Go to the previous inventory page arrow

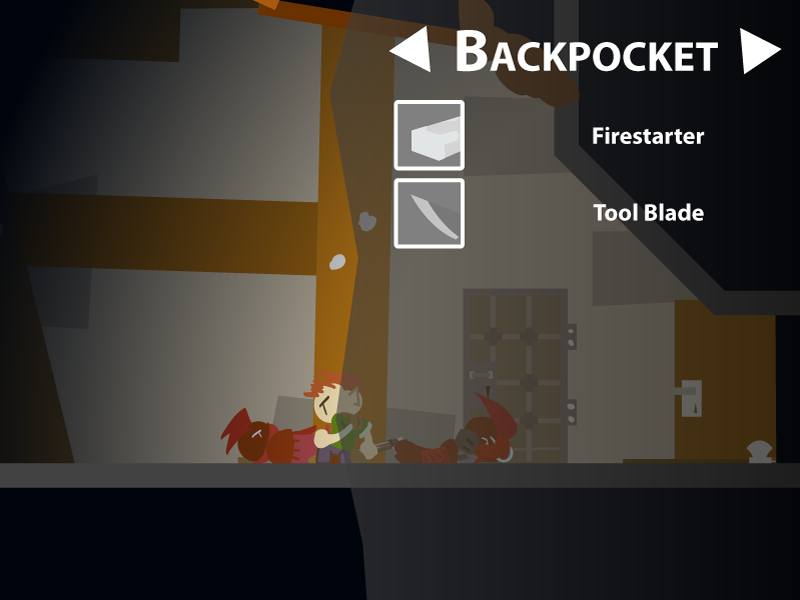pyautogui.click(x=413, y=51)
